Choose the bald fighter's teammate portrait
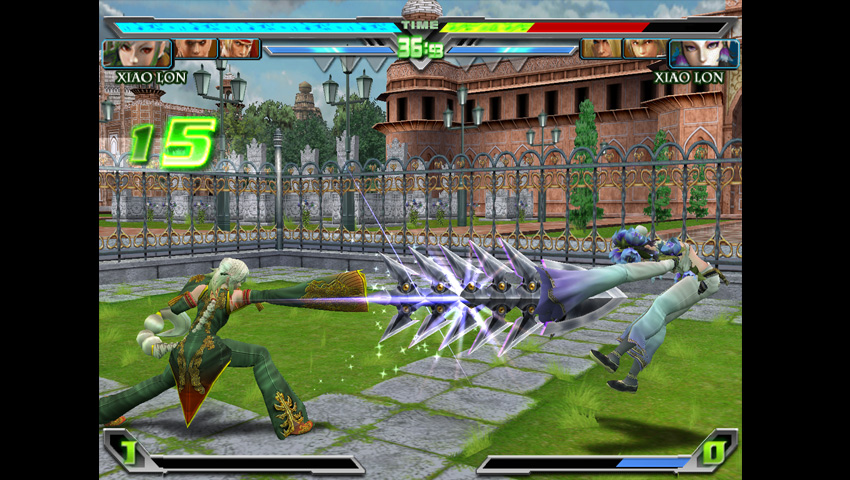Viewport: 850px width, 480px height. [196, 49]
